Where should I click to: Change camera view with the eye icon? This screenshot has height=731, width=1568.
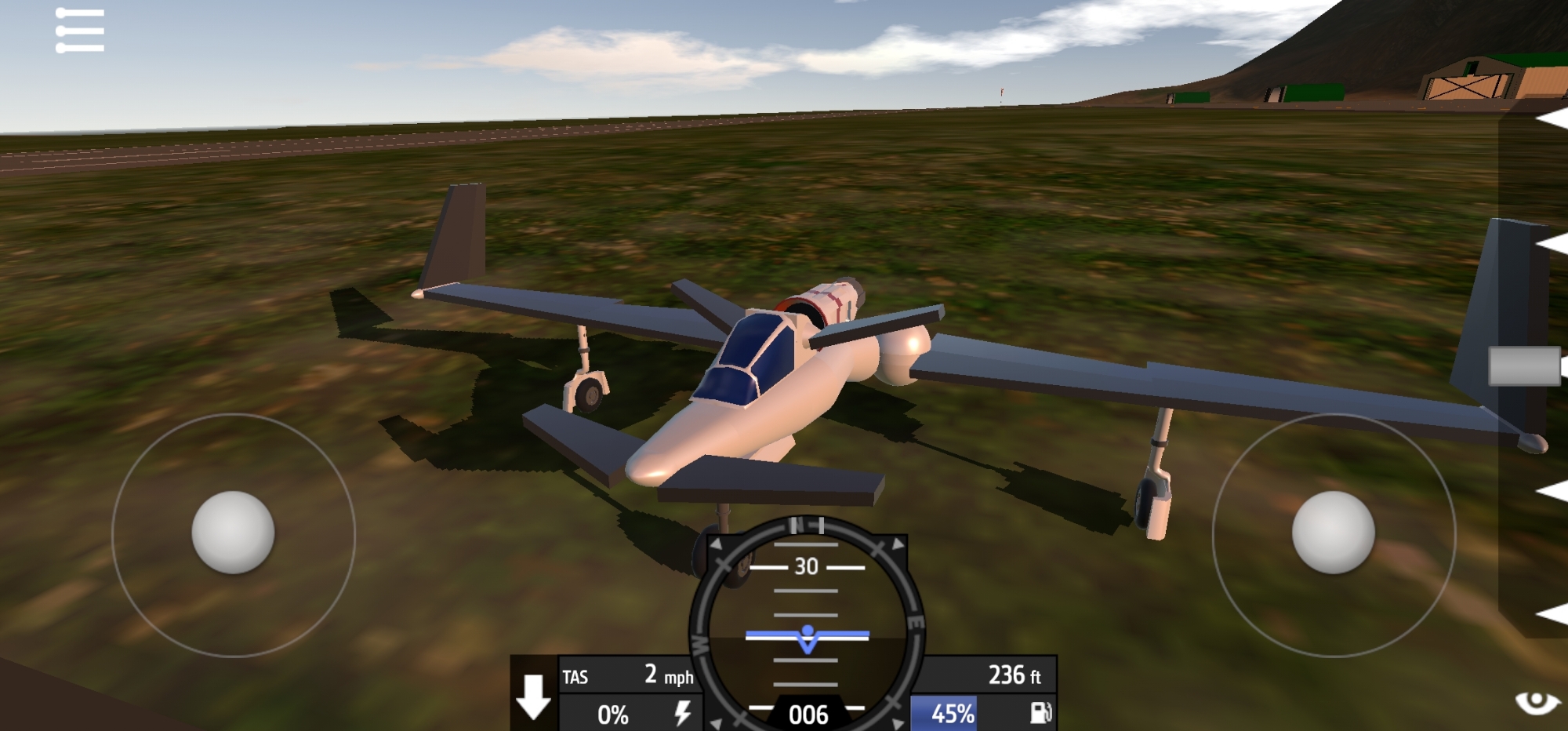1537,701
